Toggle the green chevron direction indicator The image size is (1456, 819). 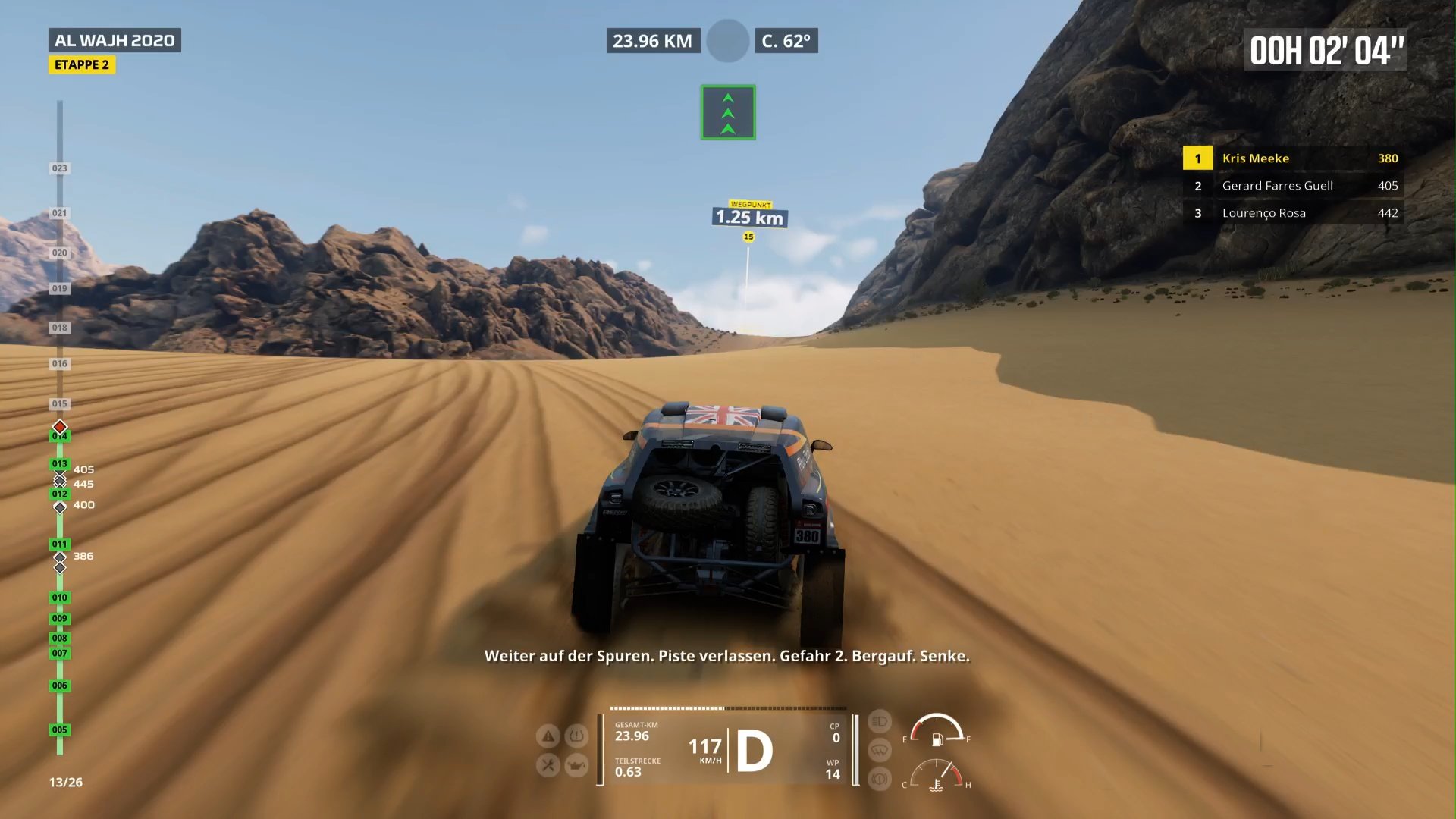pyautogui.click(x=727, y=111)
